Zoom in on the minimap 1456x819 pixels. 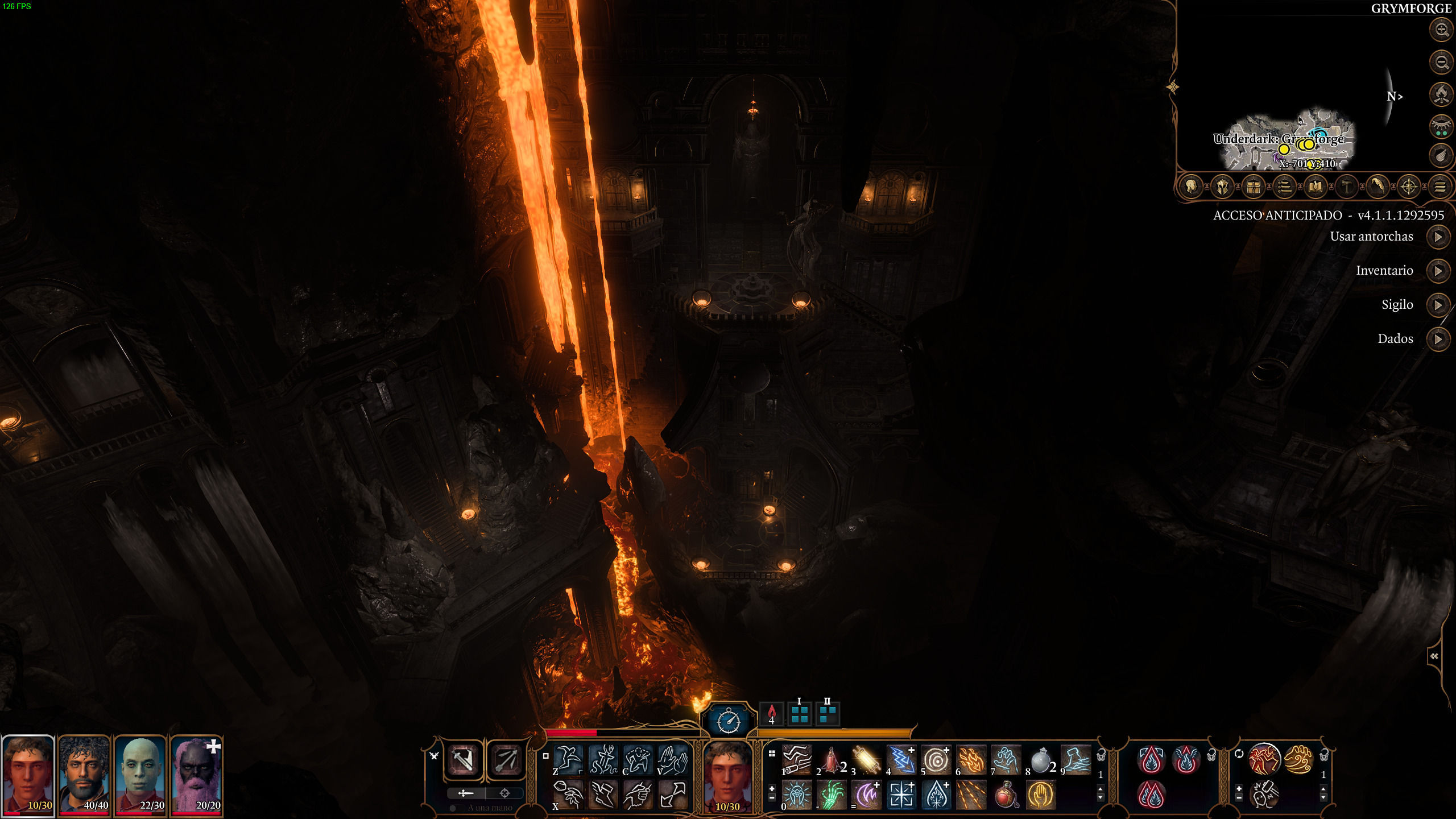tap(1441, 30)
